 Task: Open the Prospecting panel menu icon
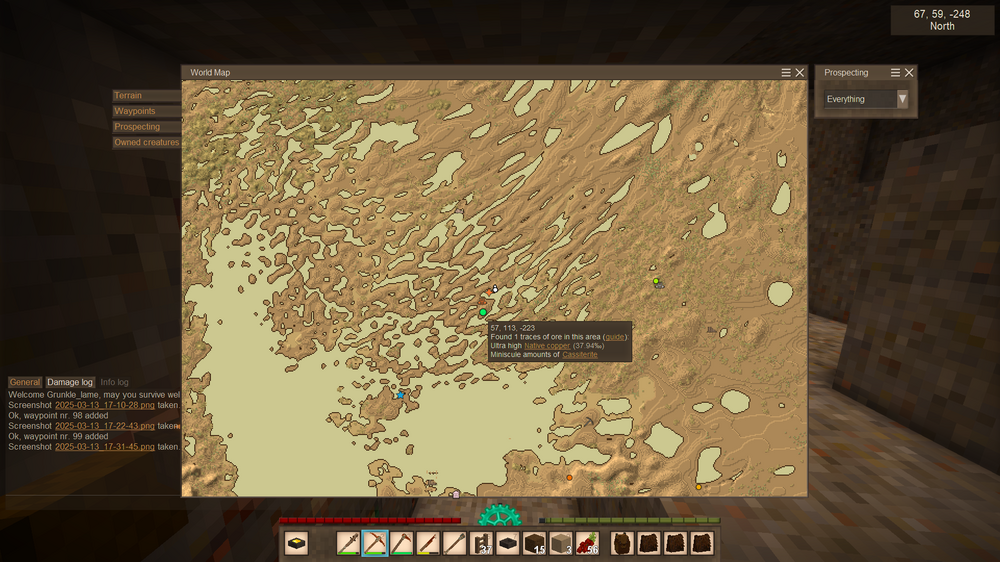tap(896, 73)
